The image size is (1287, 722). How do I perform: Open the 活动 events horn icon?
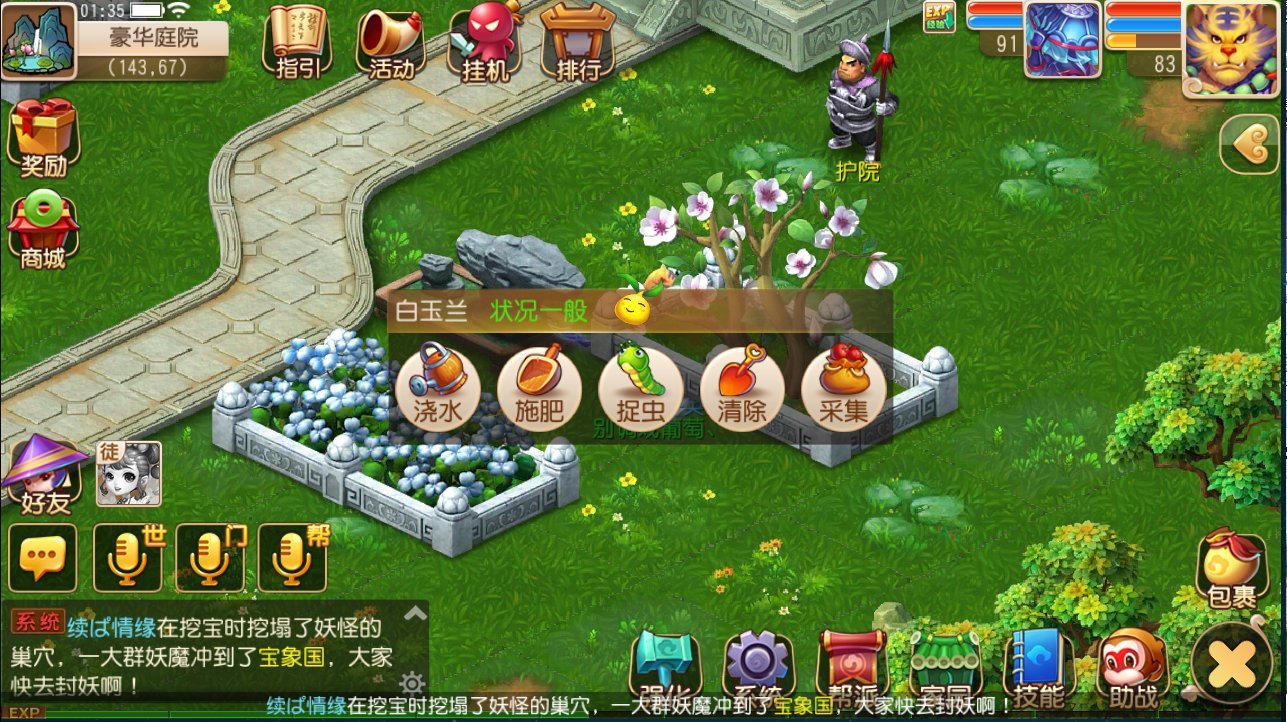pyautogui.click(x=391, y=42)
